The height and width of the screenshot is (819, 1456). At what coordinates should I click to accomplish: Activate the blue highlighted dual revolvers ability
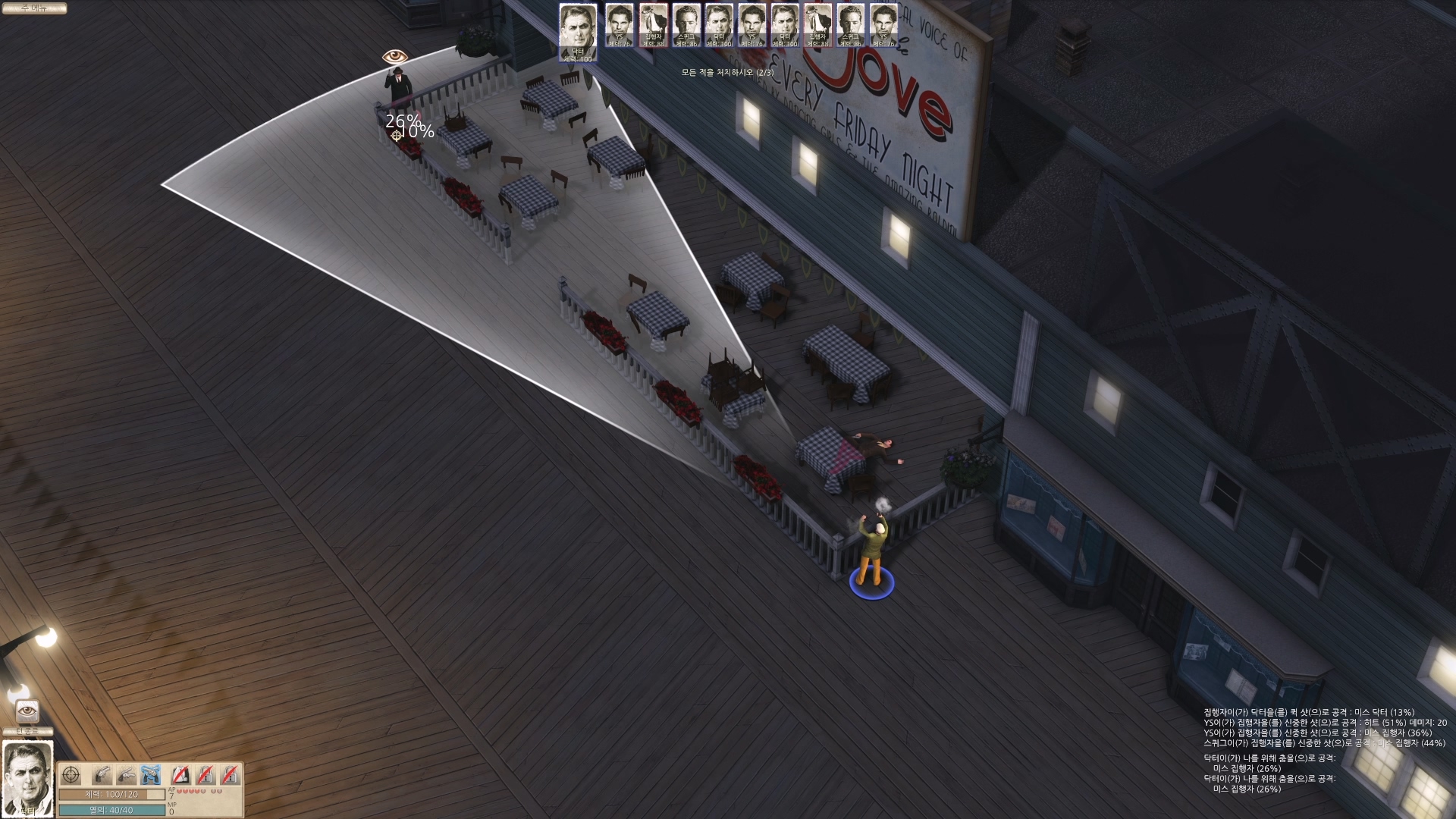point(151,775)
